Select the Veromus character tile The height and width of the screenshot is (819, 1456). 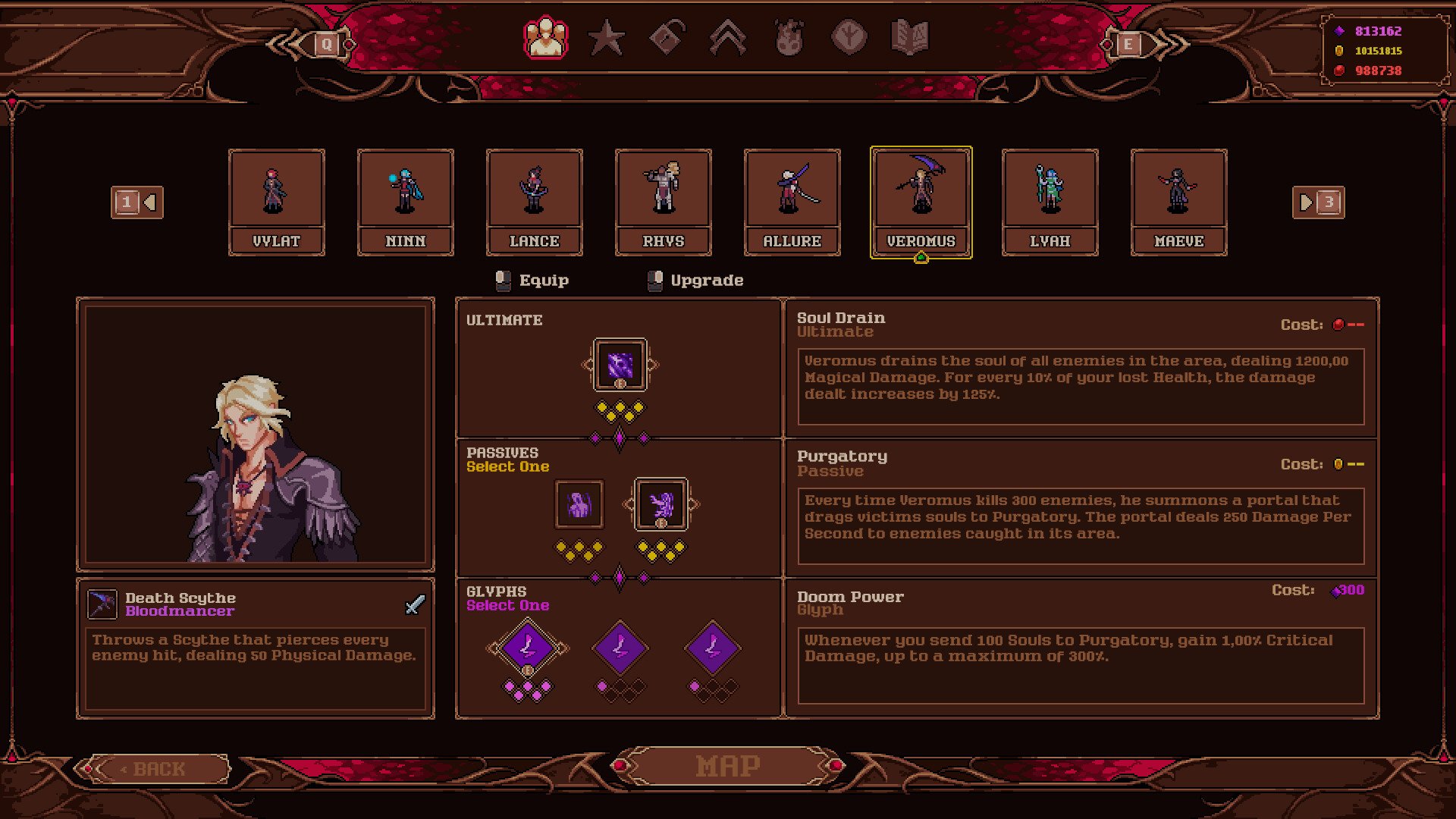click(x=921, y=202)
